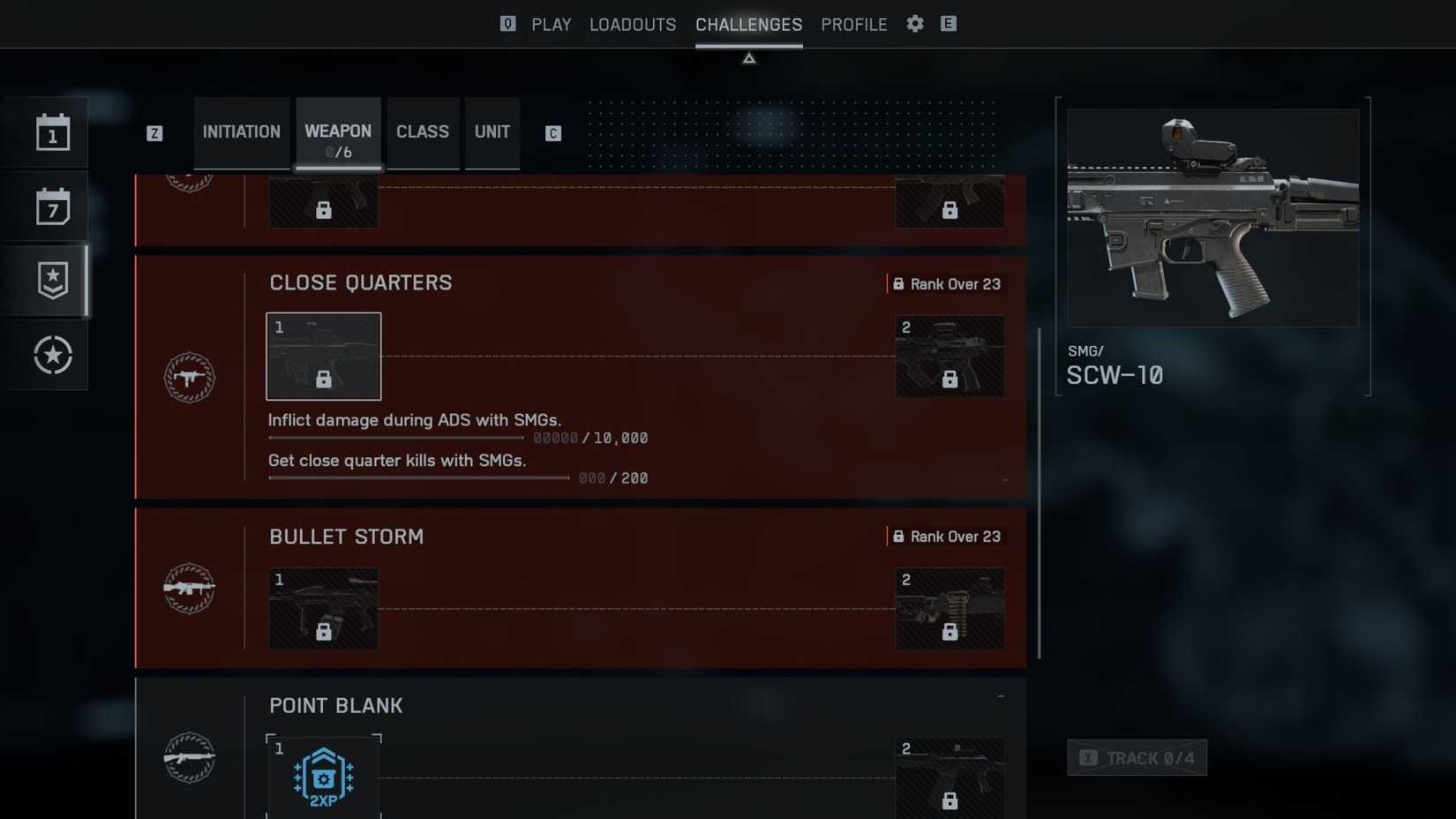Toggle challenge tracking with Track 0/4 button
The width and height of the screenshot is (1456, 819).
click(1137, 757)
